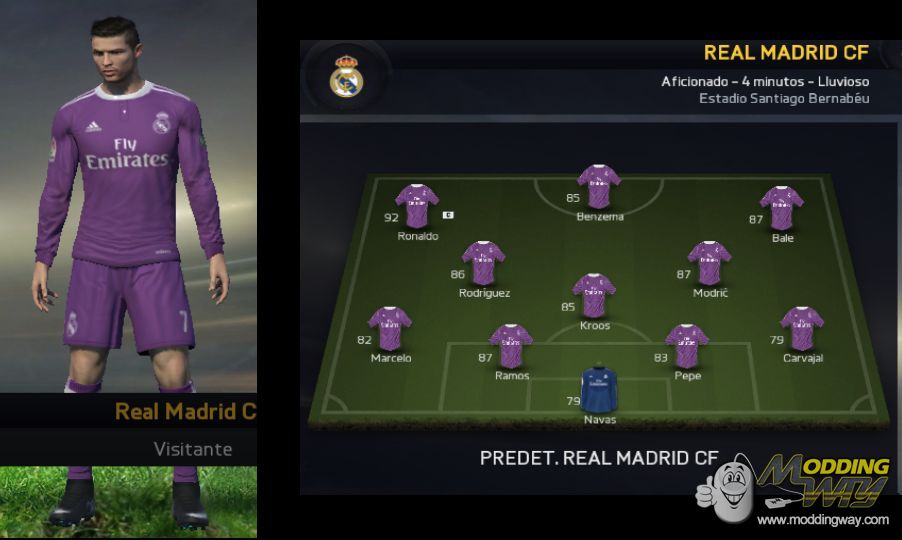Pick Bale's shirt on the lineup

[x=781, y=207]
